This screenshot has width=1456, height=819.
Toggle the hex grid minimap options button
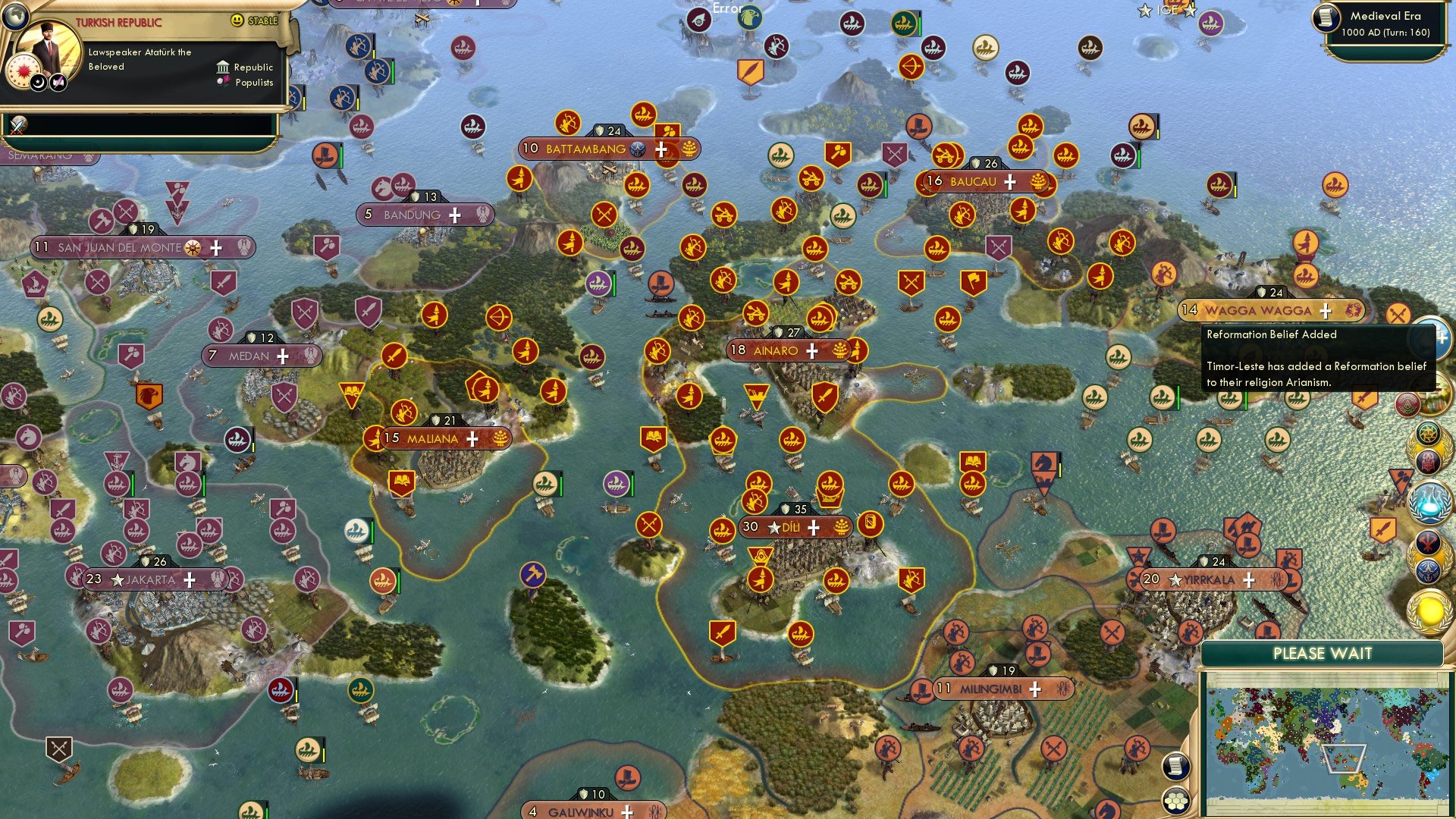(x=1175, y=800)
